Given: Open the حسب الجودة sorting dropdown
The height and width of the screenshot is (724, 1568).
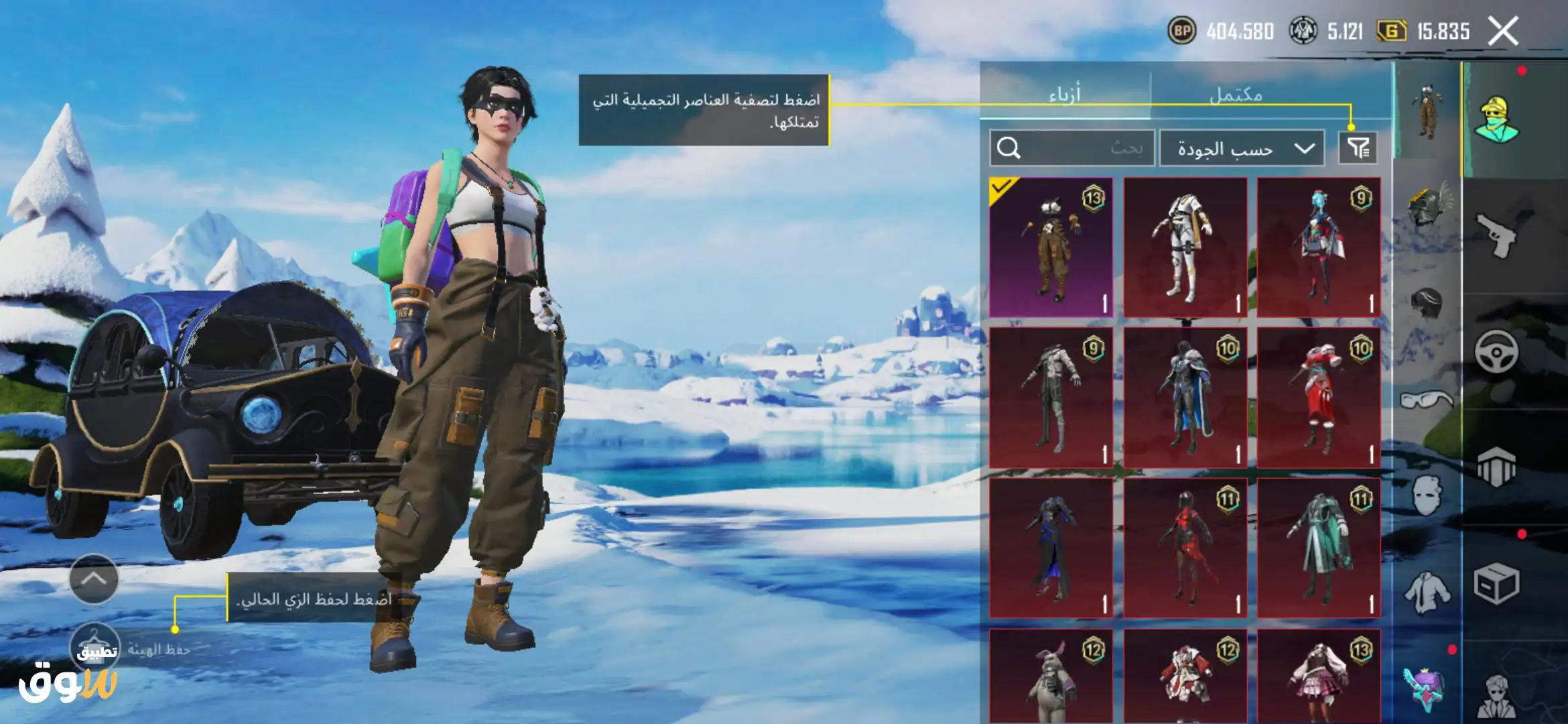Looking at the screenshot, I should 1242,148.
